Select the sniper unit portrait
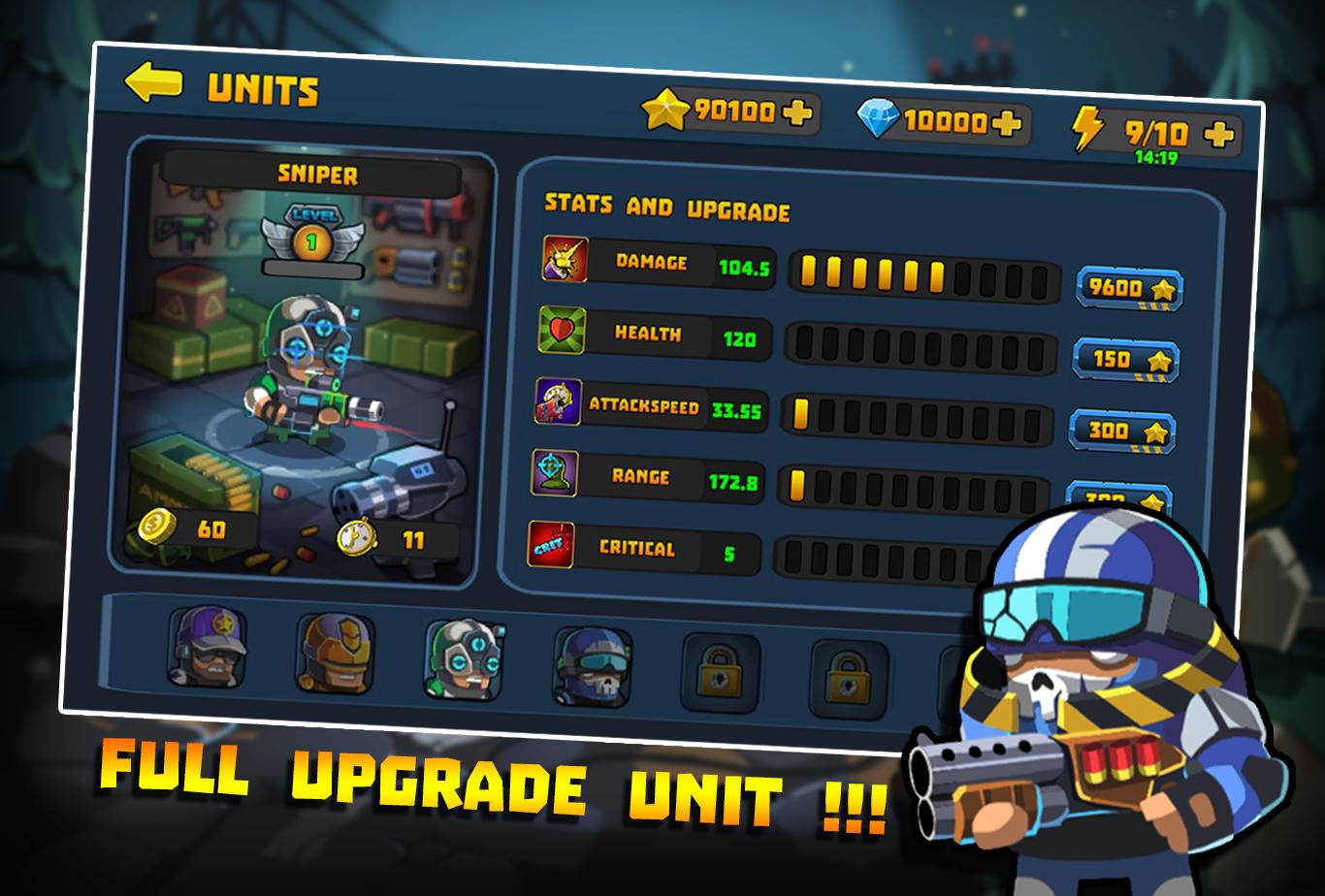Screen dimensions: 1325x896 pos(463,659)
